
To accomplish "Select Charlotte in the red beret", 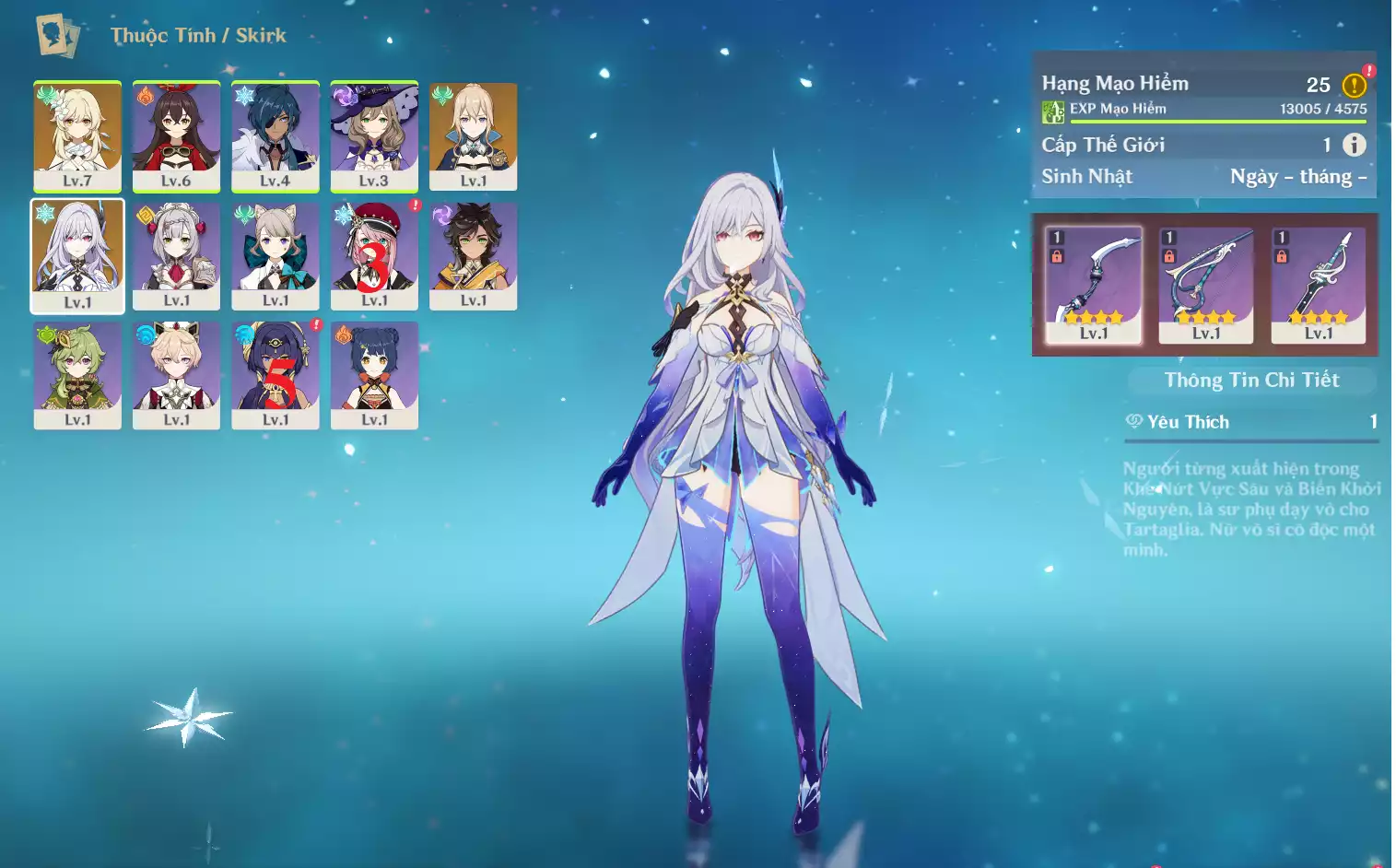I will pyautogui.click(x=374, y=255).
